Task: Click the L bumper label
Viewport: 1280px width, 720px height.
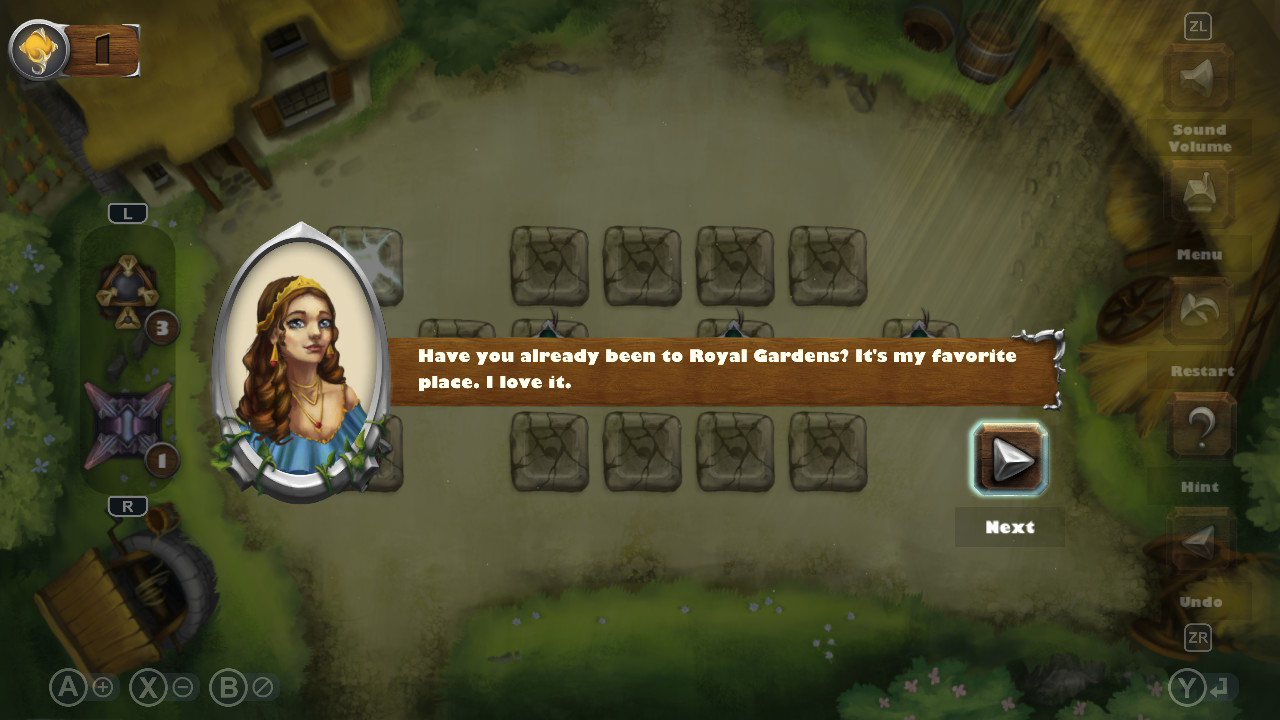Action: [x=128, y=212]
